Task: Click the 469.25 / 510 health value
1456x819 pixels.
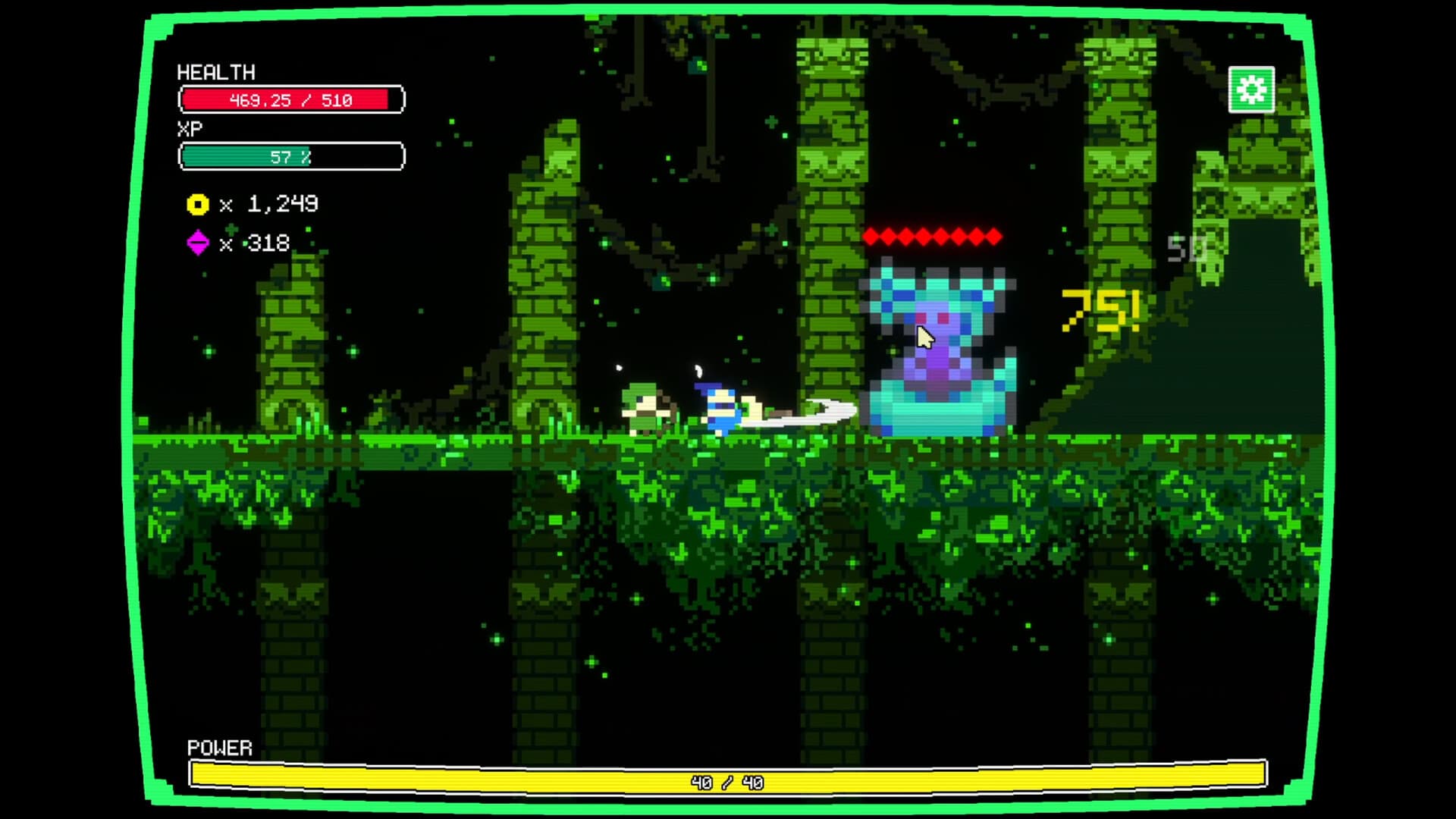Action: click(x=290, y=99)
